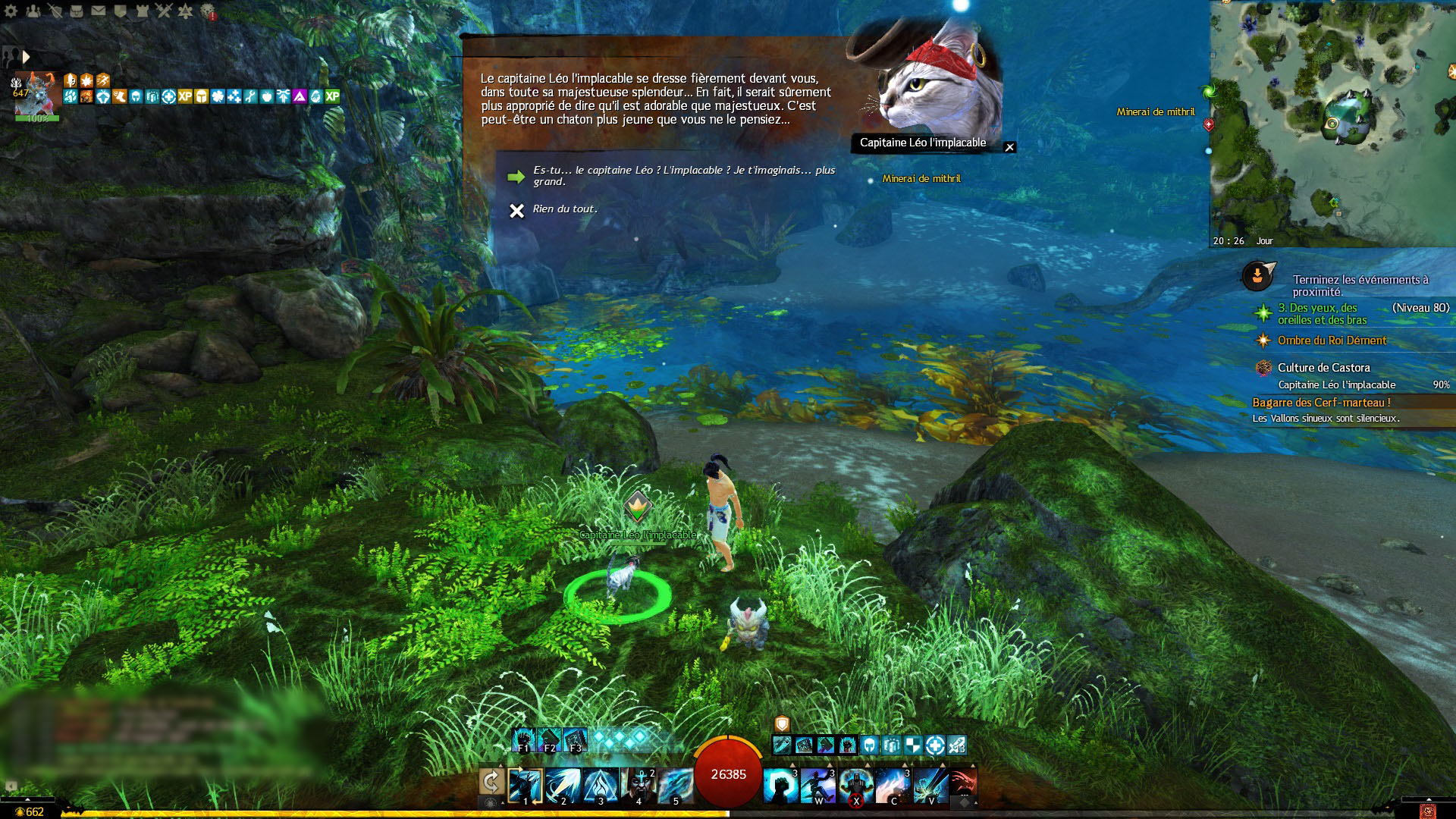Close the Capitaine Léo dialogue window

(1009, 147)
